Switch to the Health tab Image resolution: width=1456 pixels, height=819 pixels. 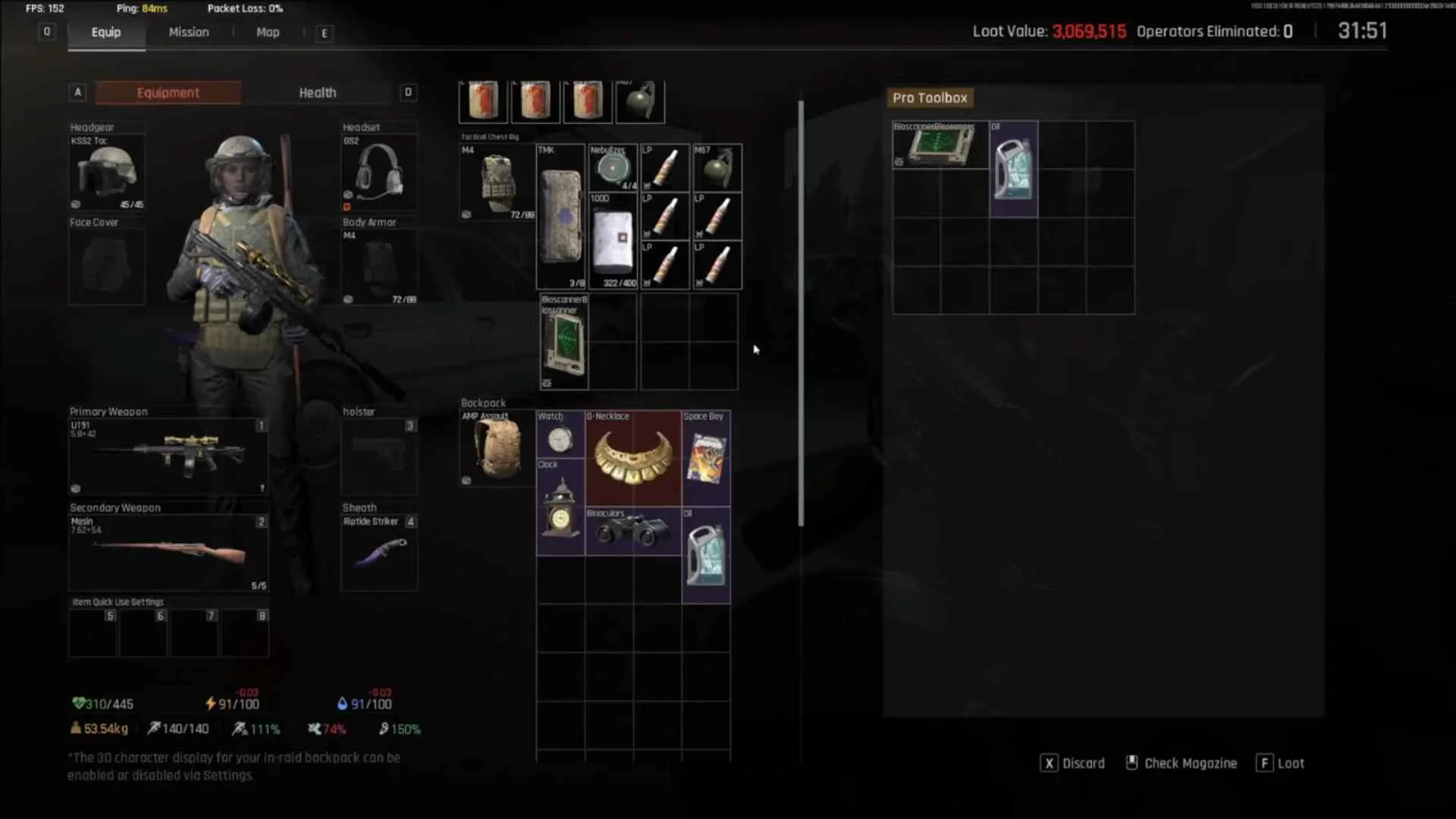pos(317,92)
